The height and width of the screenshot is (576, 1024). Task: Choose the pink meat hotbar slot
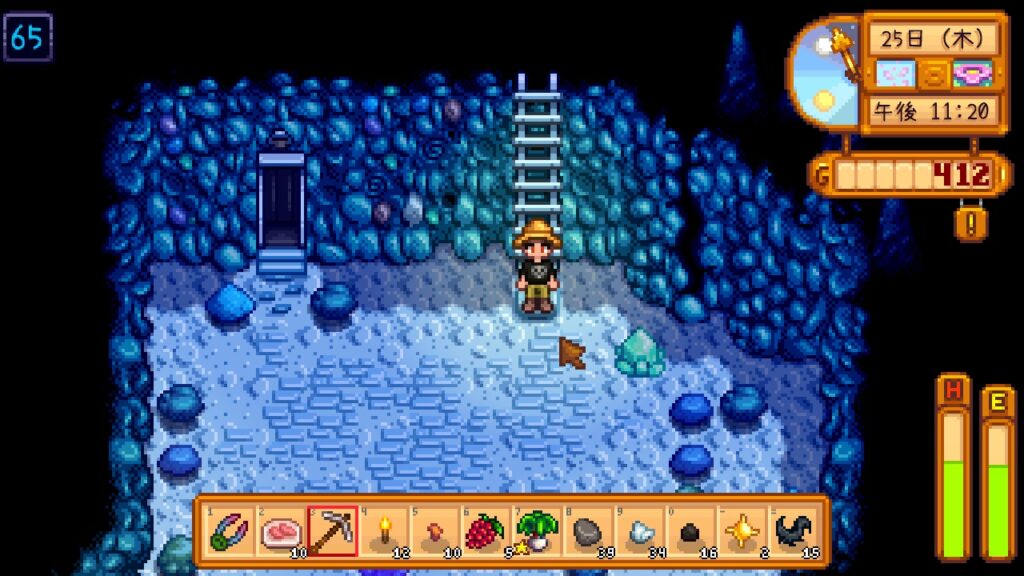[280, 530]
